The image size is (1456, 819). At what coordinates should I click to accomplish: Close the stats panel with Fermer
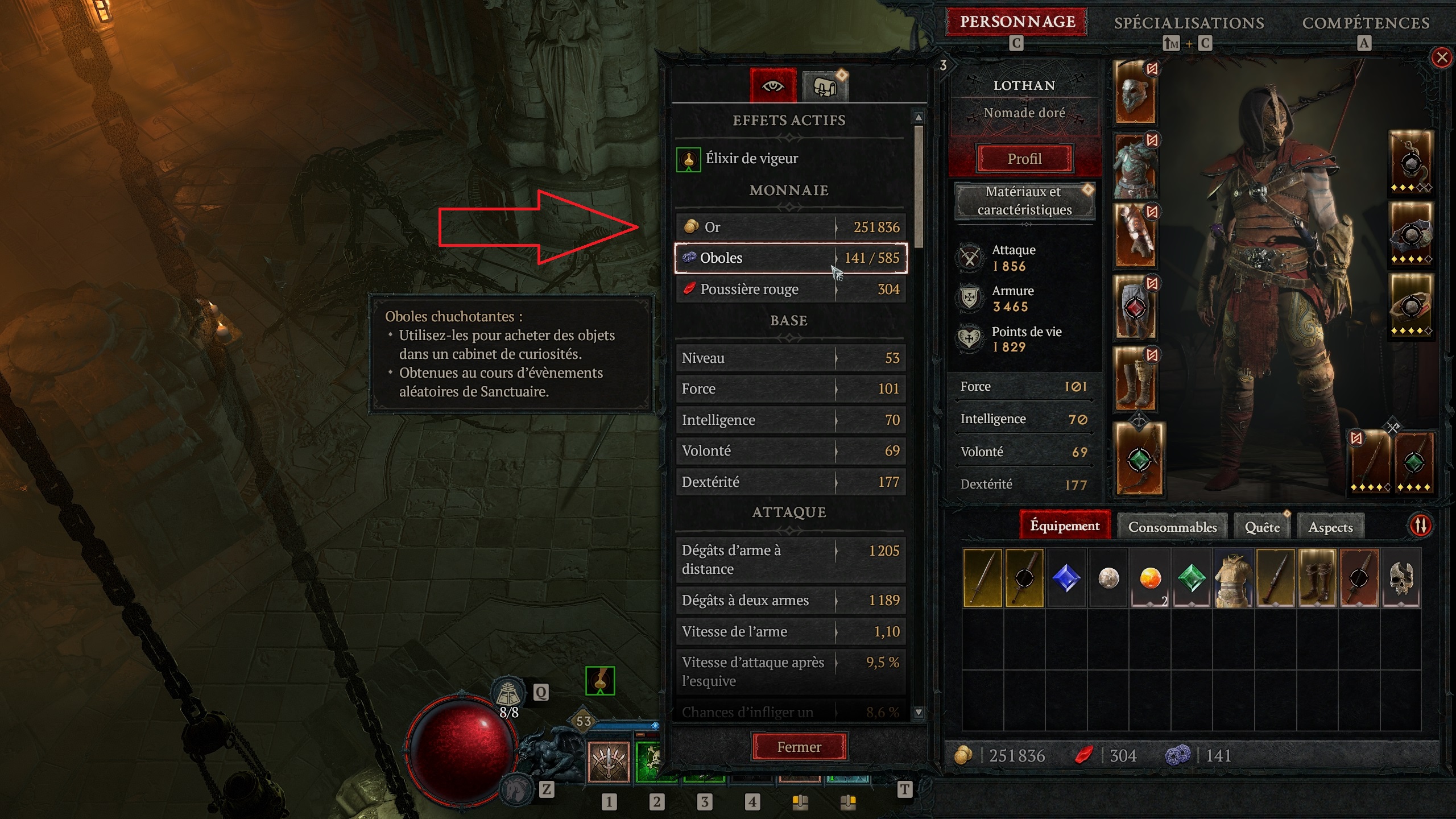coord(799,747)
